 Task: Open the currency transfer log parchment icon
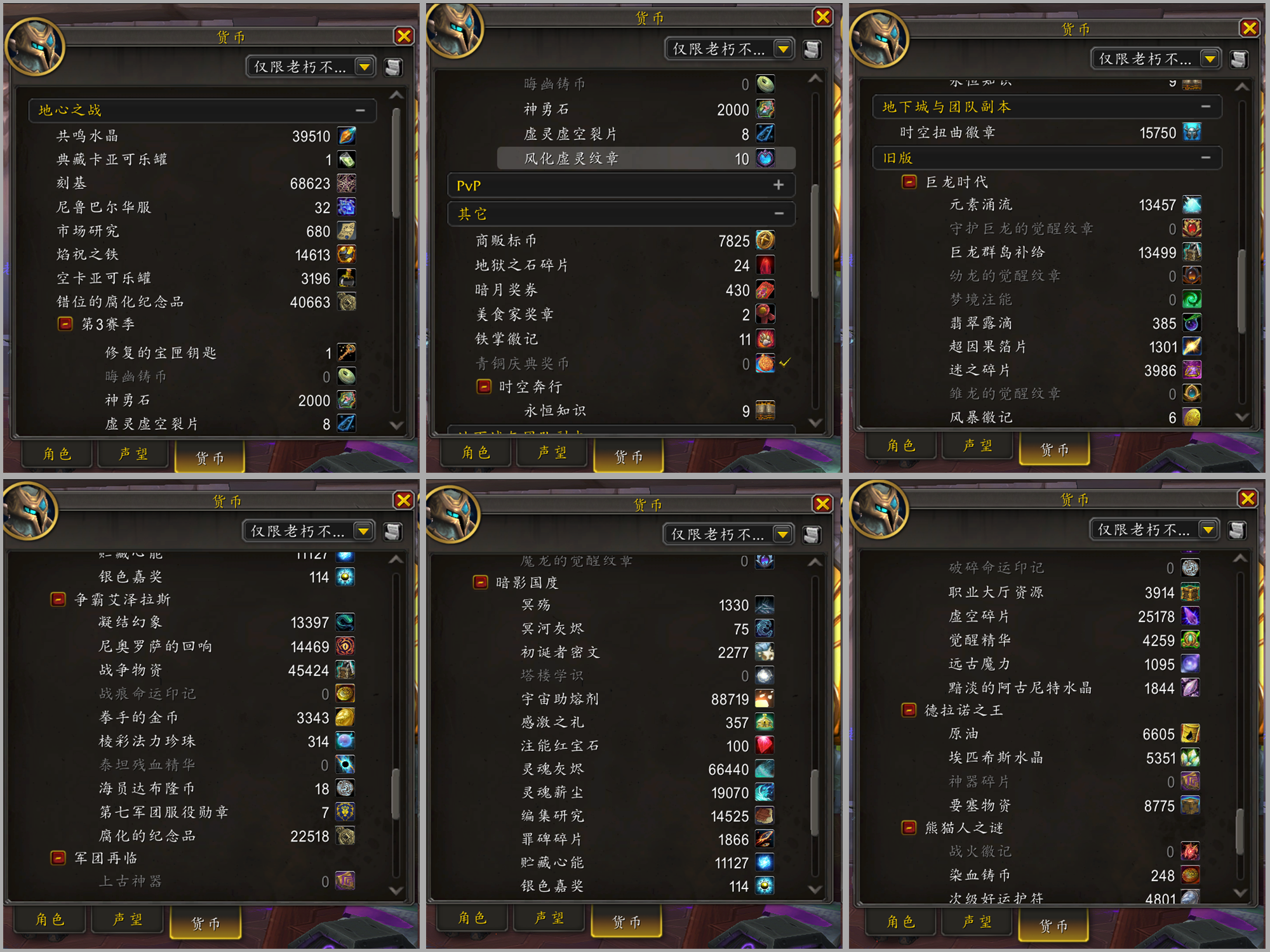click(x=393, y=67)
